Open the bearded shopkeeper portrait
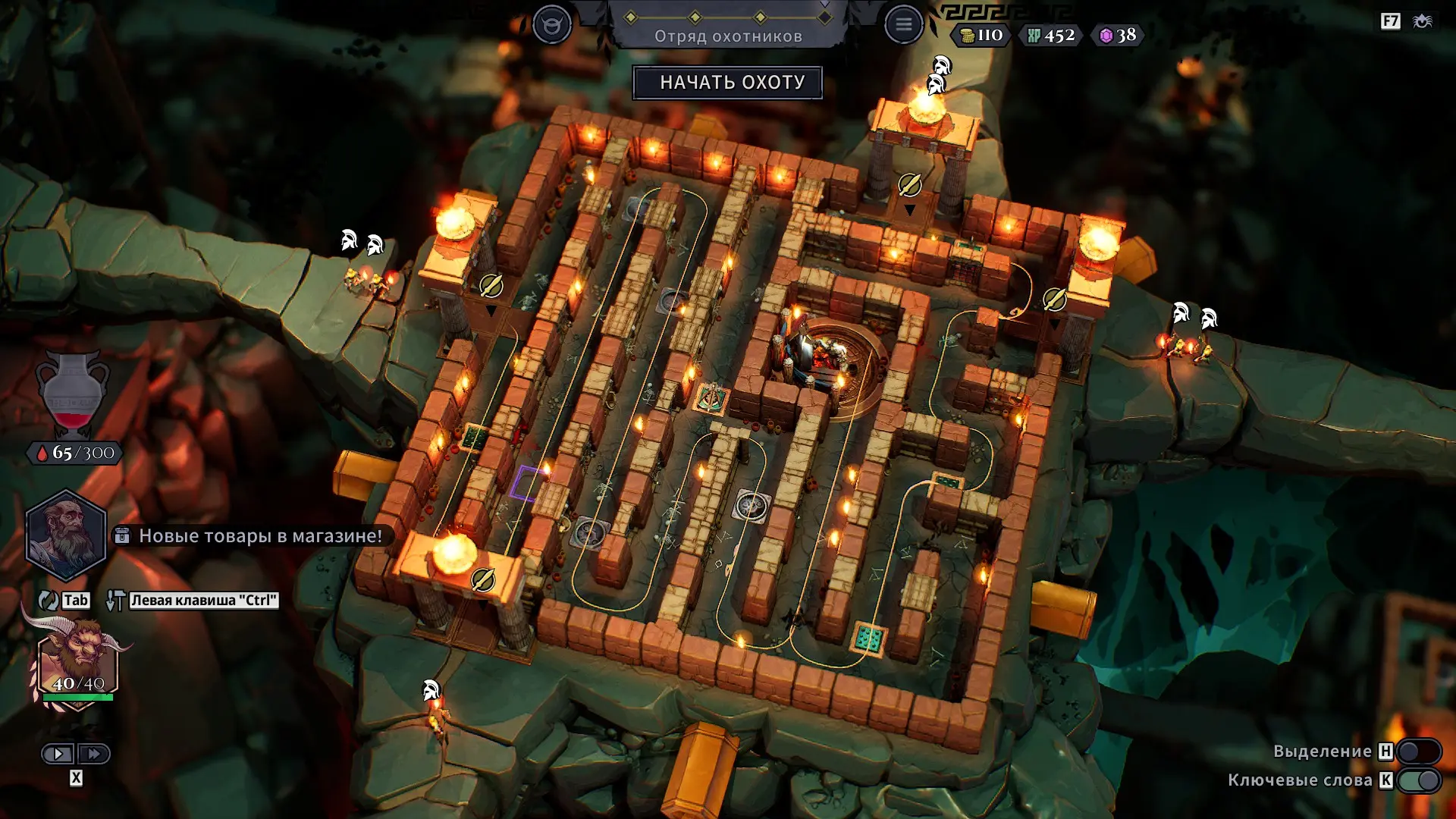This screenshot has height=819, width=1456. click(66, 535)
